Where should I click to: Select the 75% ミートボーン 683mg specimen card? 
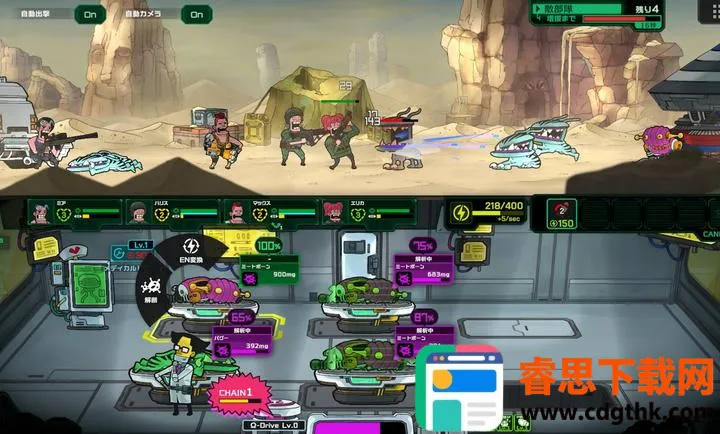coord(434,265)
